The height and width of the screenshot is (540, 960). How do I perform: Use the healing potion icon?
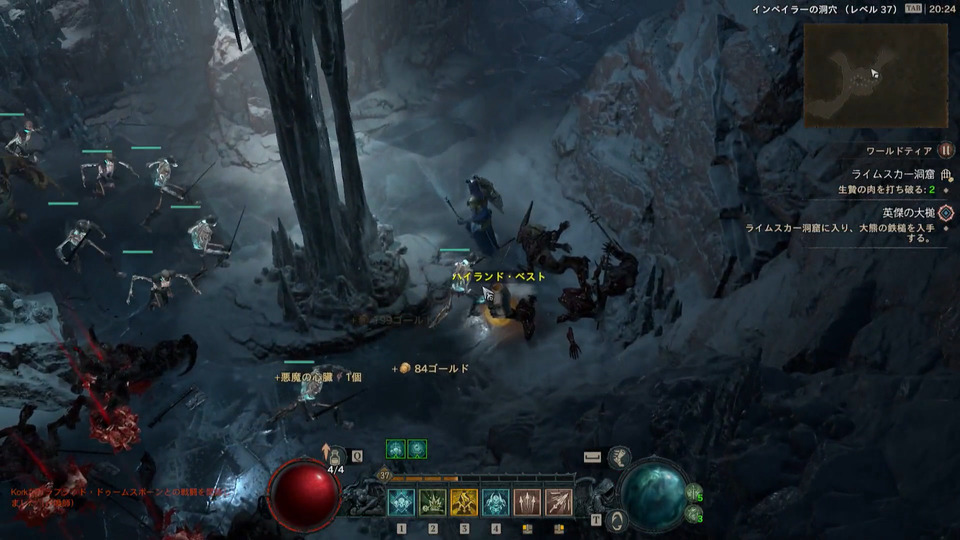336,456
